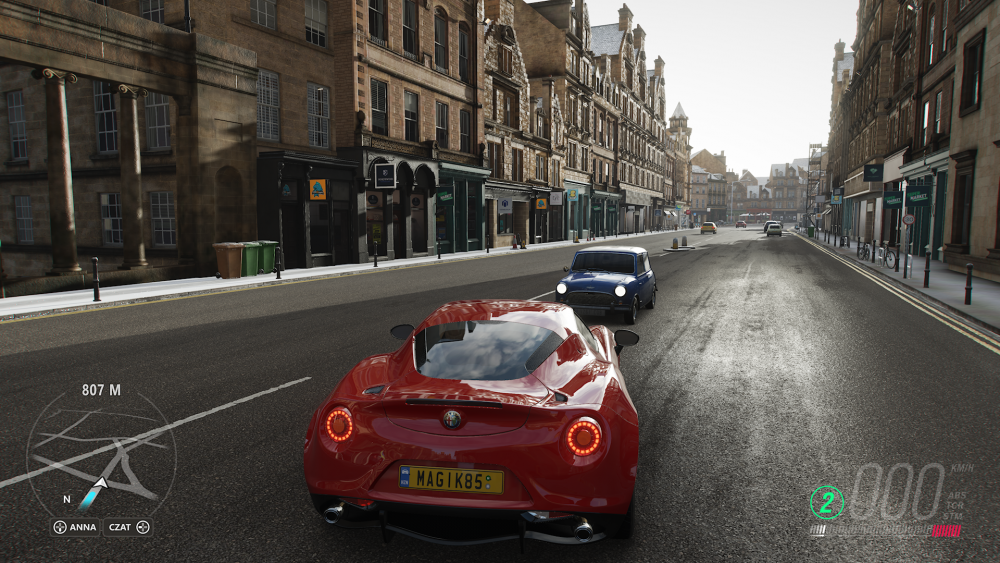Select the ANNA assistant button
Screen dimensions: 1000x563
pos(75,527)
